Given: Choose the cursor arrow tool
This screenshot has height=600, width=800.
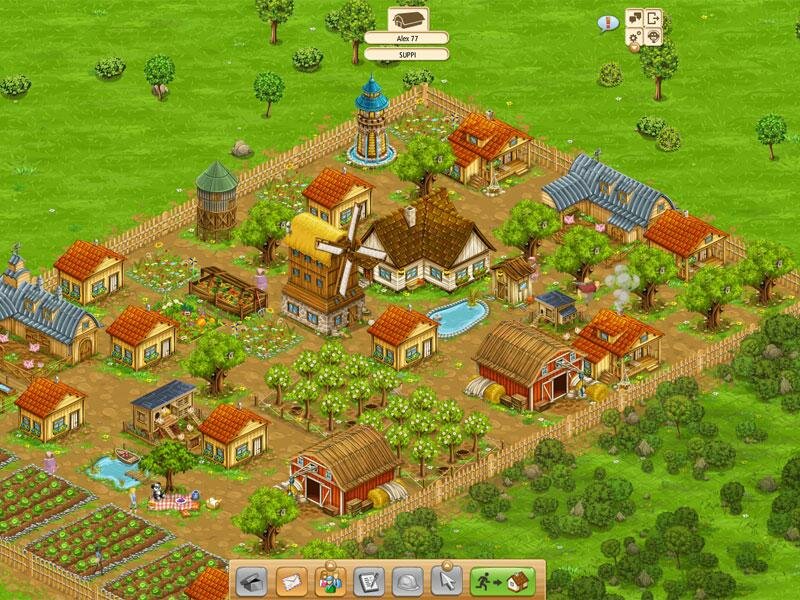Looking at the screenshot, I should pyautogui.click(x=446, y=580).
